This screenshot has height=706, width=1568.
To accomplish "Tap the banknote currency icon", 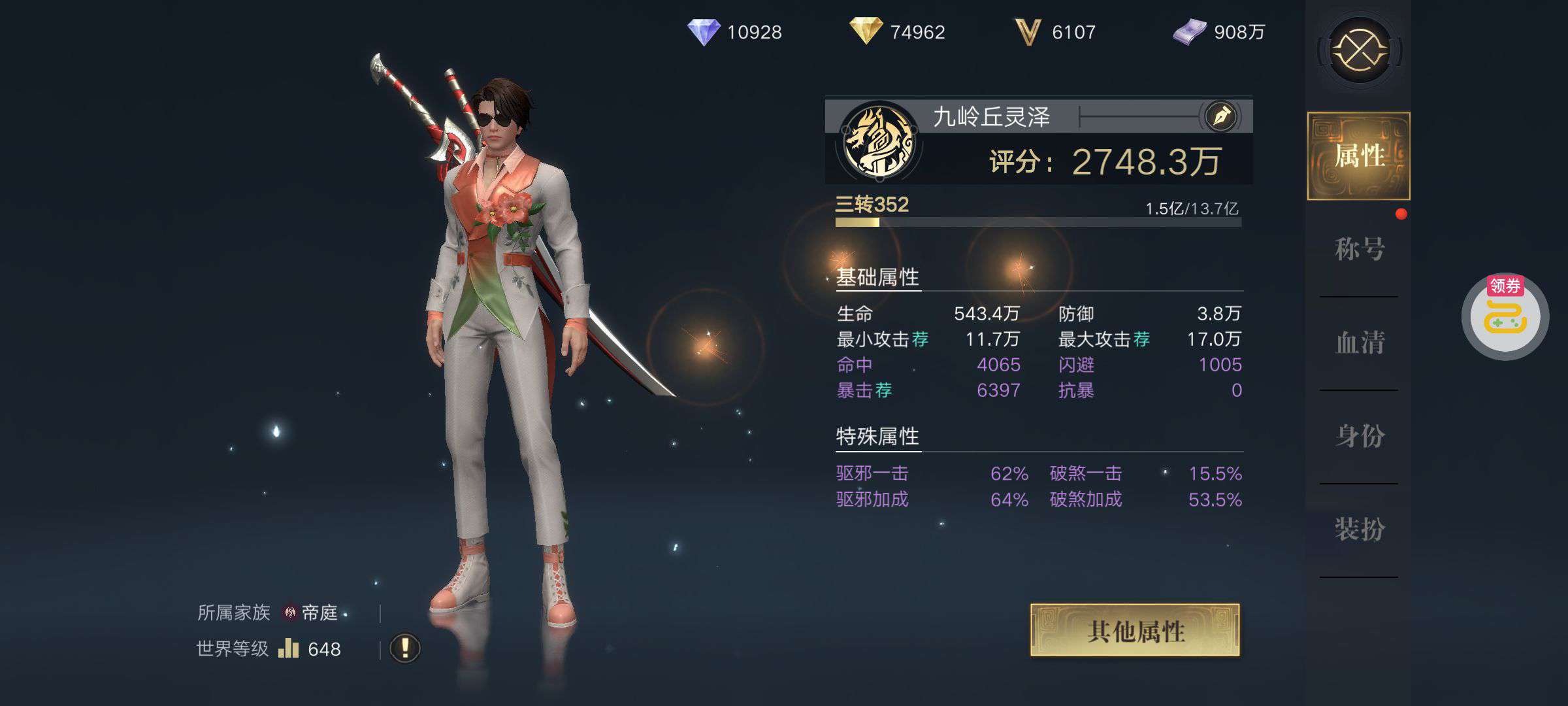I will click(x=1190, y=32).
